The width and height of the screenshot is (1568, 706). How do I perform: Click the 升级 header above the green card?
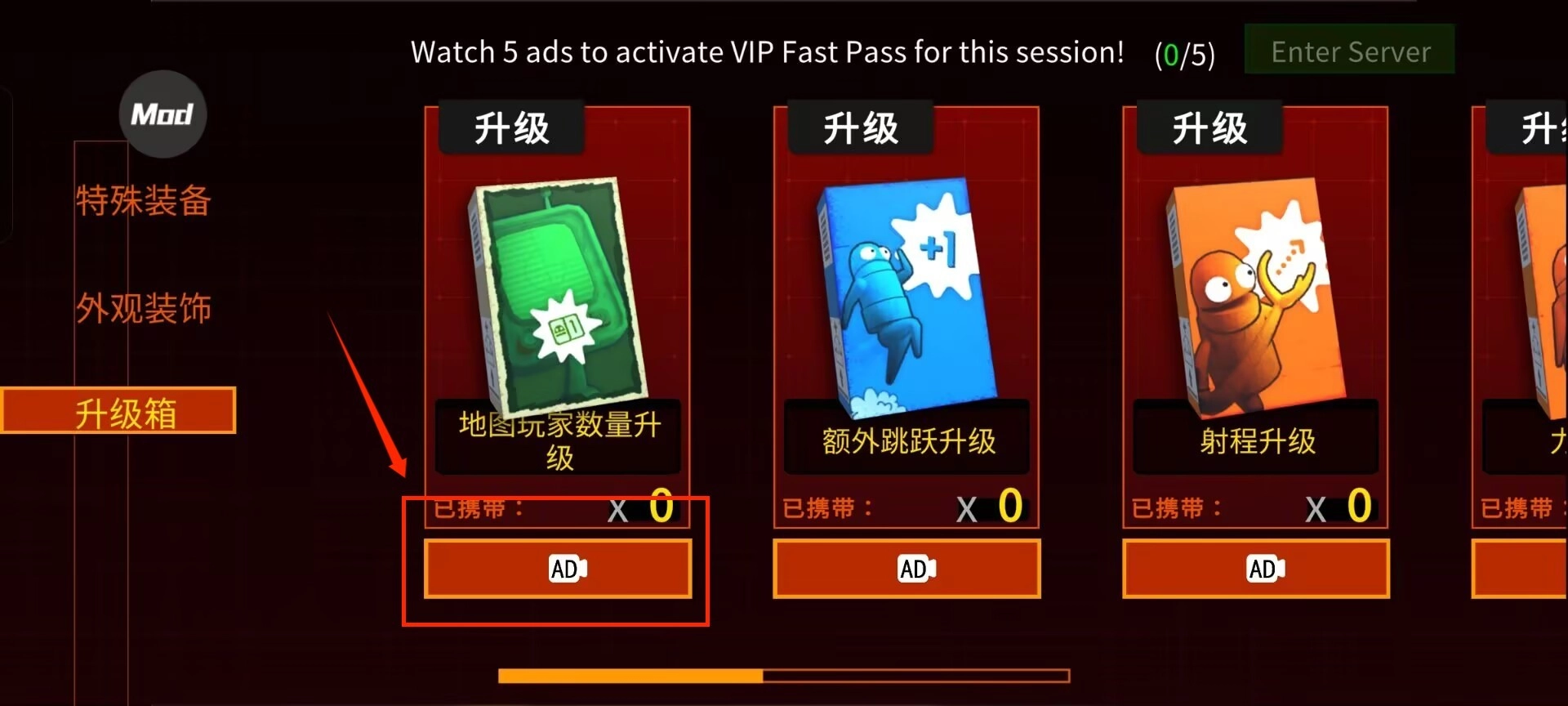[512, 127]
